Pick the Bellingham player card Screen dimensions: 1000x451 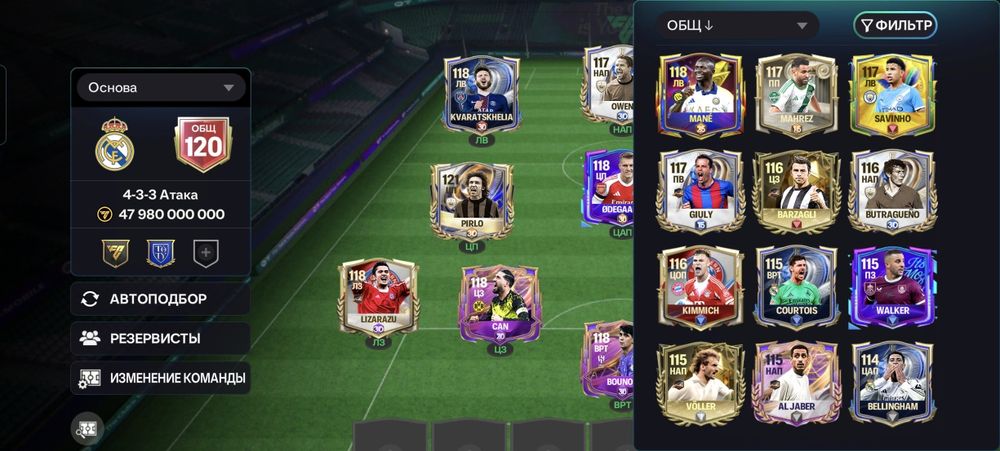pyautogui.click(x=892, y=383)
